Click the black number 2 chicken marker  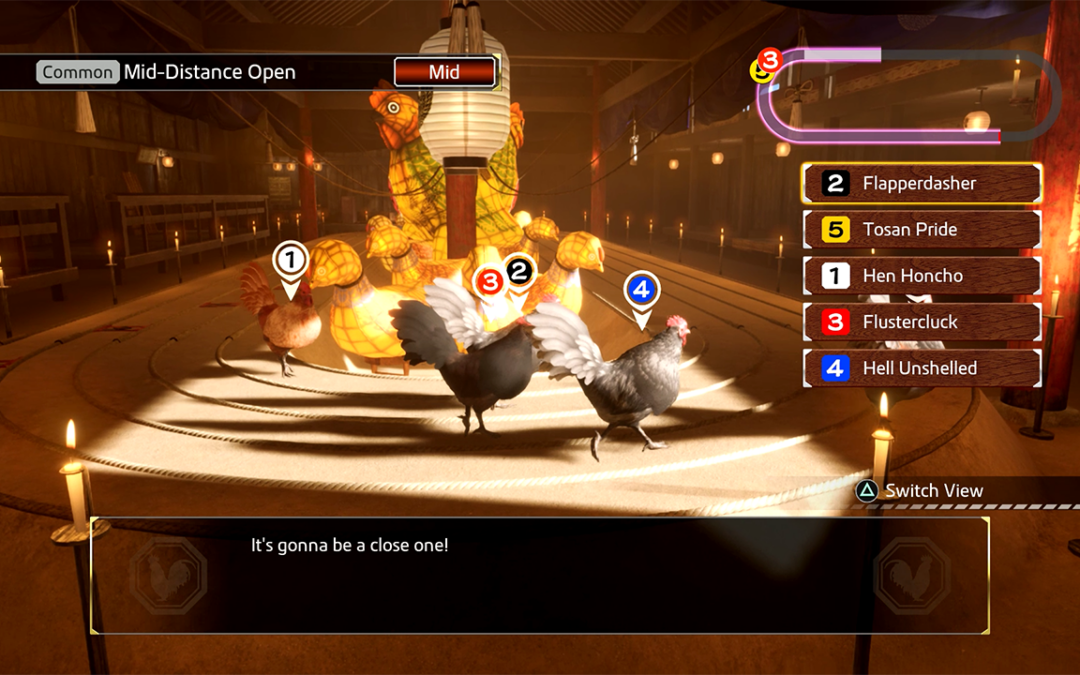pyautogui.click(x=519, y=270)
